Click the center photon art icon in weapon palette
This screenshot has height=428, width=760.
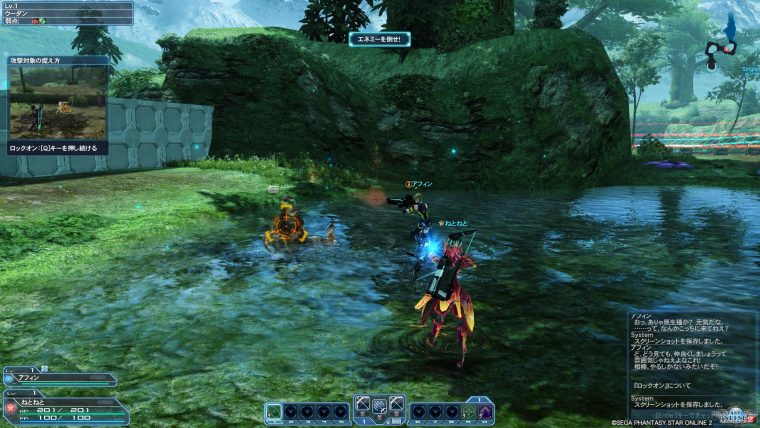tap(379, 406)
